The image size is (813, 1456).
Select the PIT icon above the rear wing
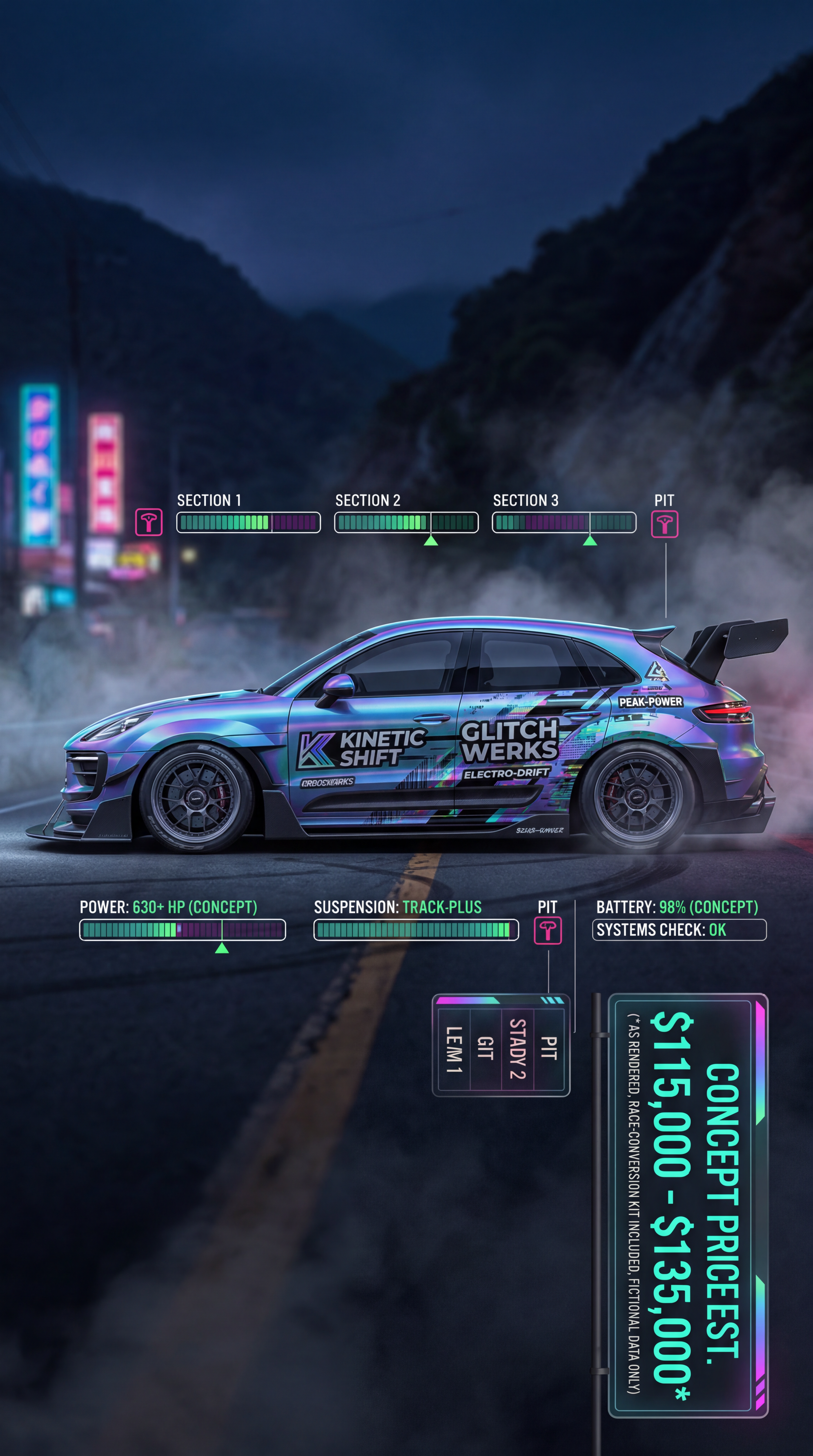(x=664, y=524)
